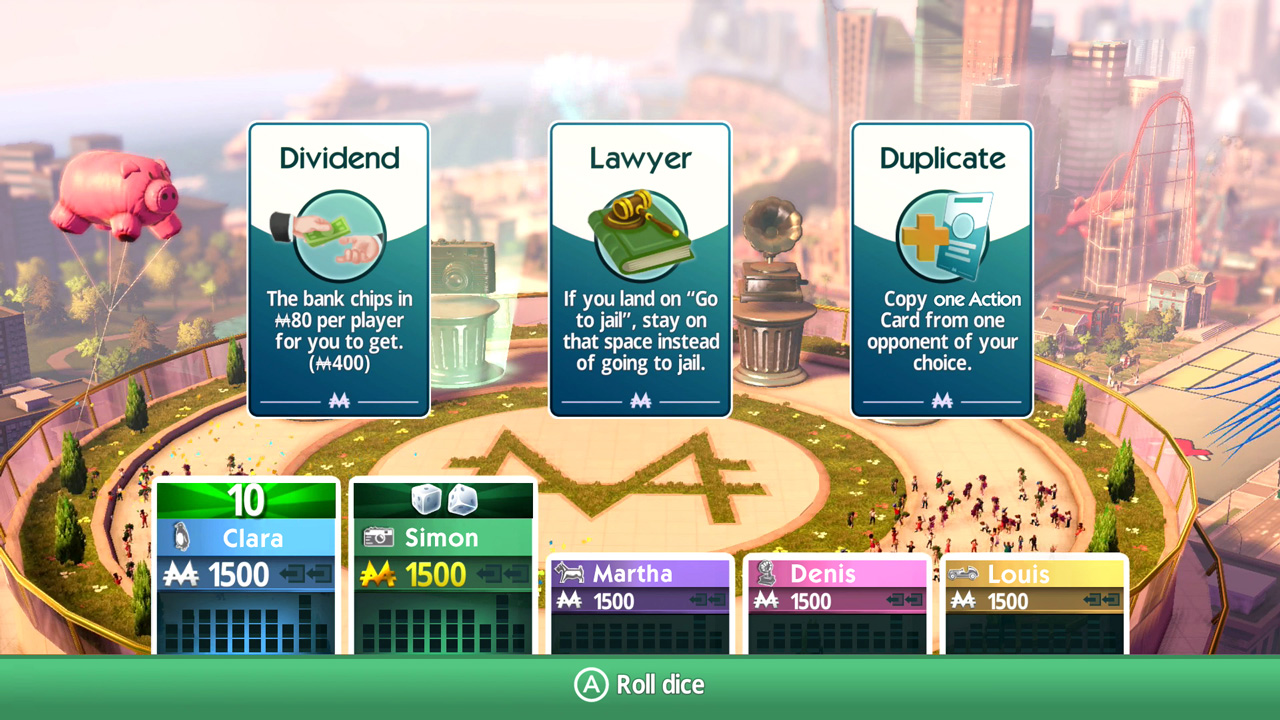Expand Denis's property tracker panel
This screenshot has height=720, width=1280.
837,631
